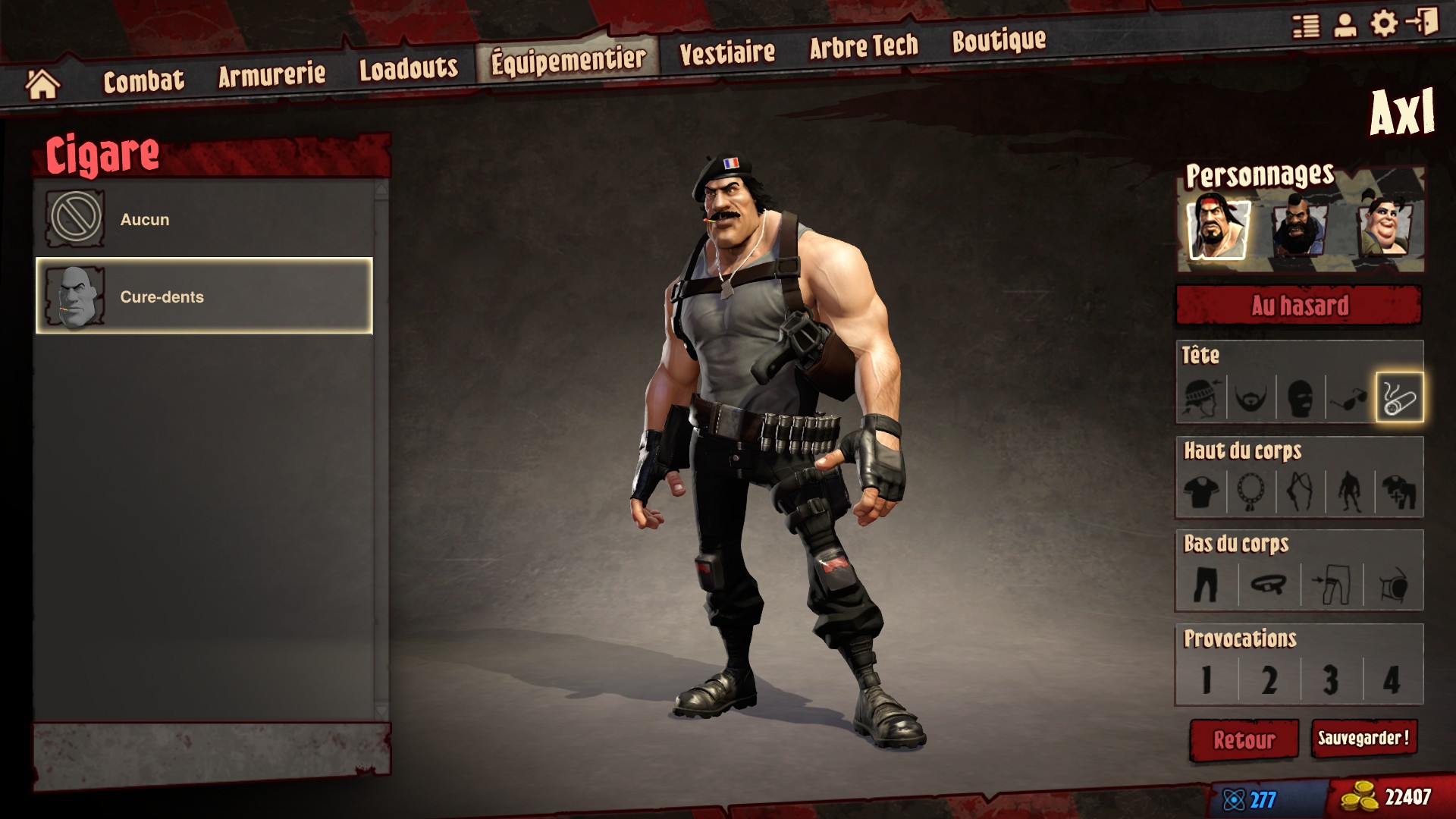Visit the Boutique tab
This screenshot has height=819, width=1456.
(999, 41)
